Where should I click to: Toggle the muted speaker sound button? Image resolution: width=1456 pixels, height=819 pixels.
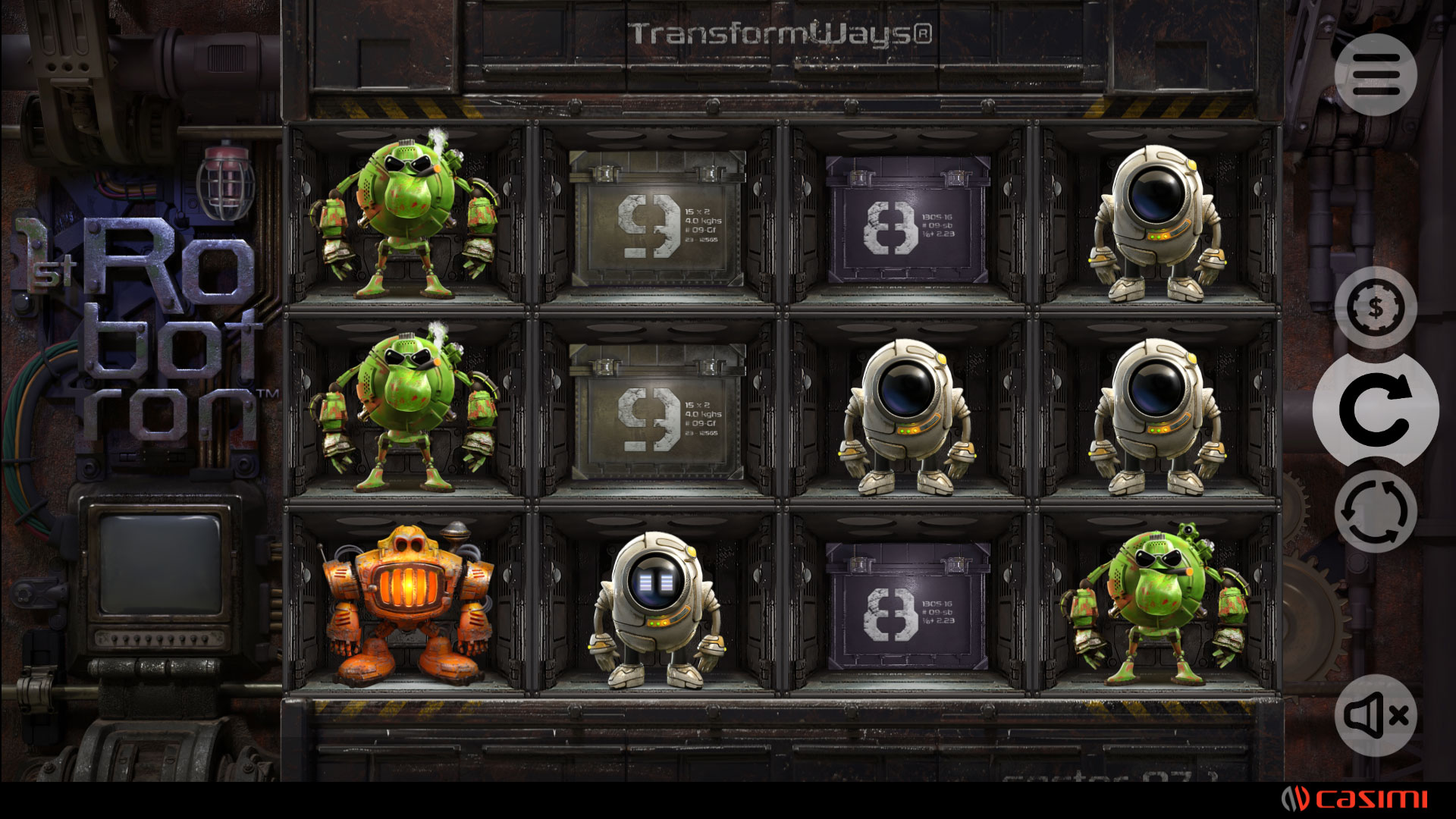pos(1376,715)
